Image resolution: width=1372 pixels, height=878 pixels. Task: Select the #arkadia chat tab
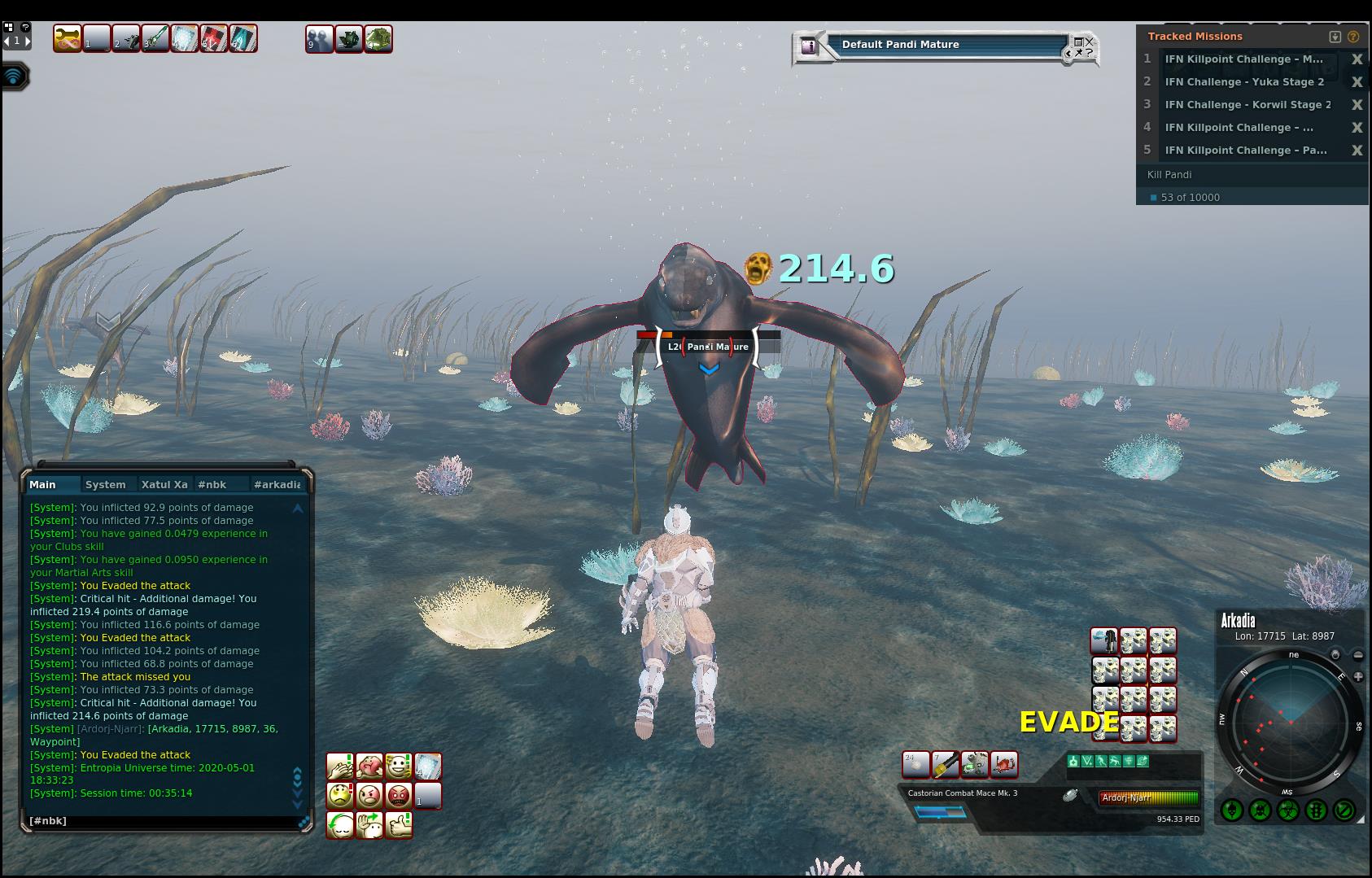tap(277, 484)
